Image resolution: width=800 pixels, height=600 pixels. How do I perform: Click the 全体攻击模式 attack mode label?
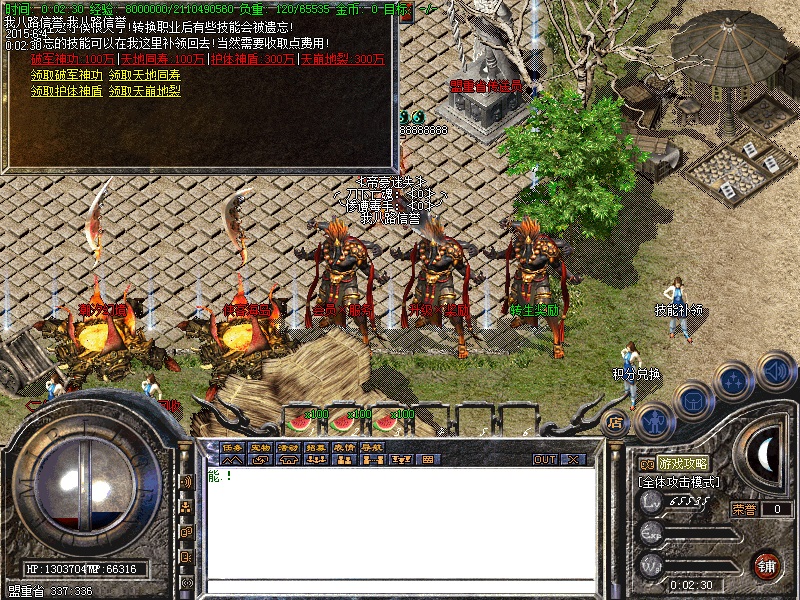[680, 482]
